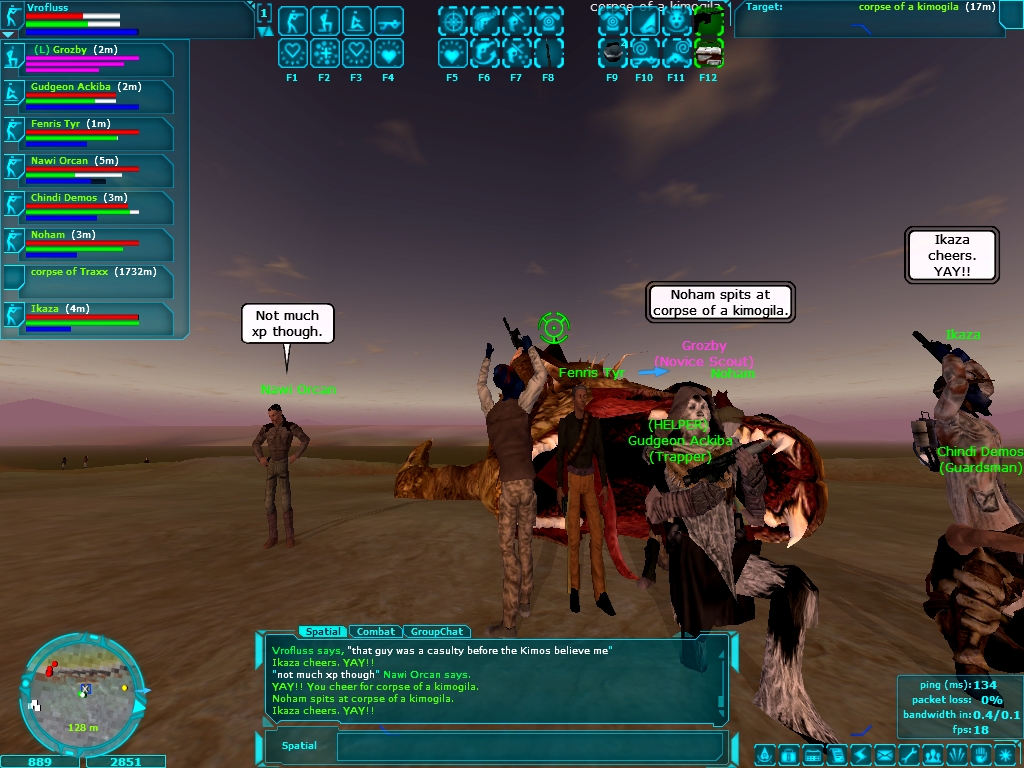Select the Spatial chat tab

[323, 632]
